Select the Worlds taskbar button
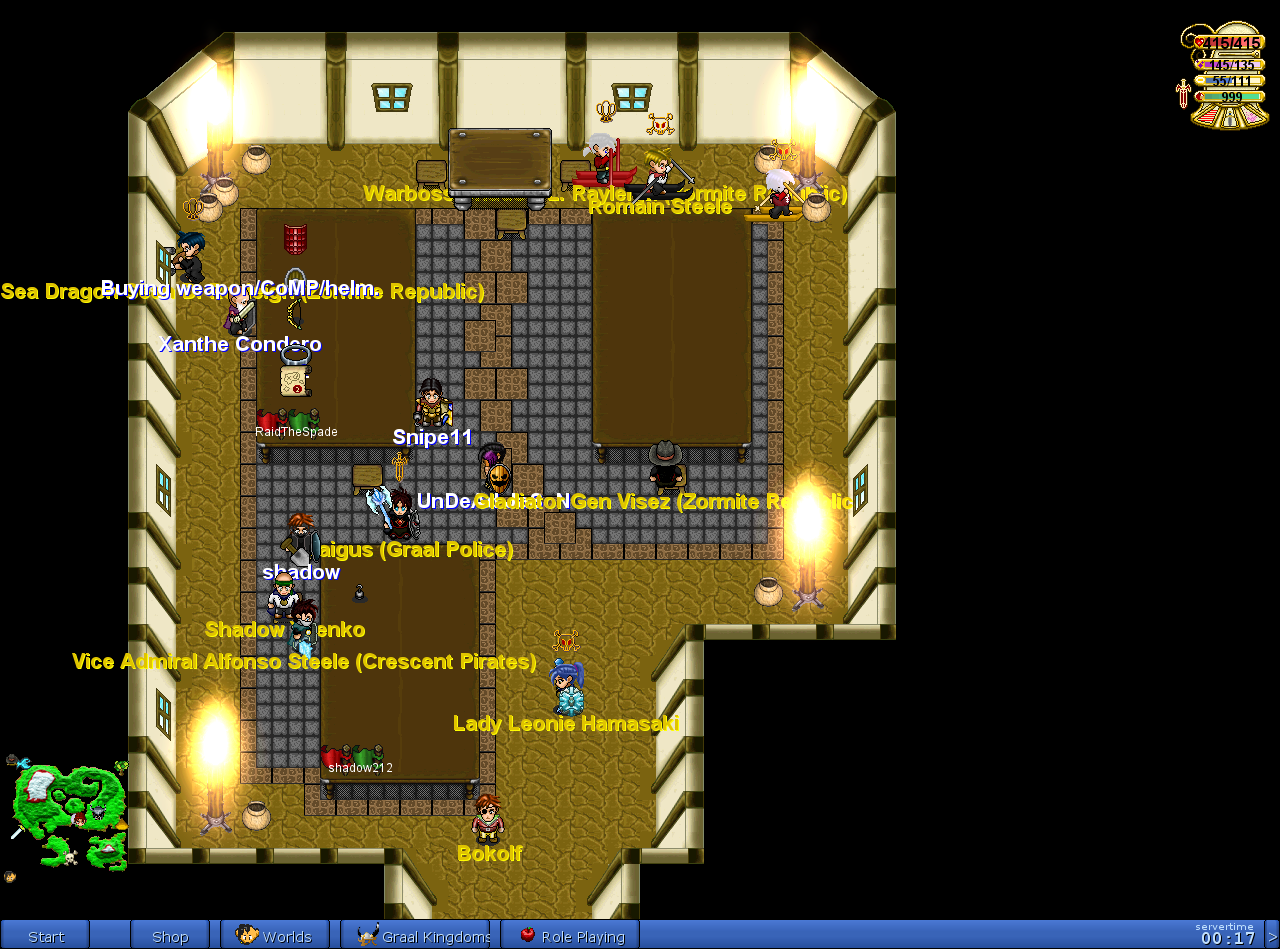Viewport: 1280px width, 949px height. (x=275, y=936)
